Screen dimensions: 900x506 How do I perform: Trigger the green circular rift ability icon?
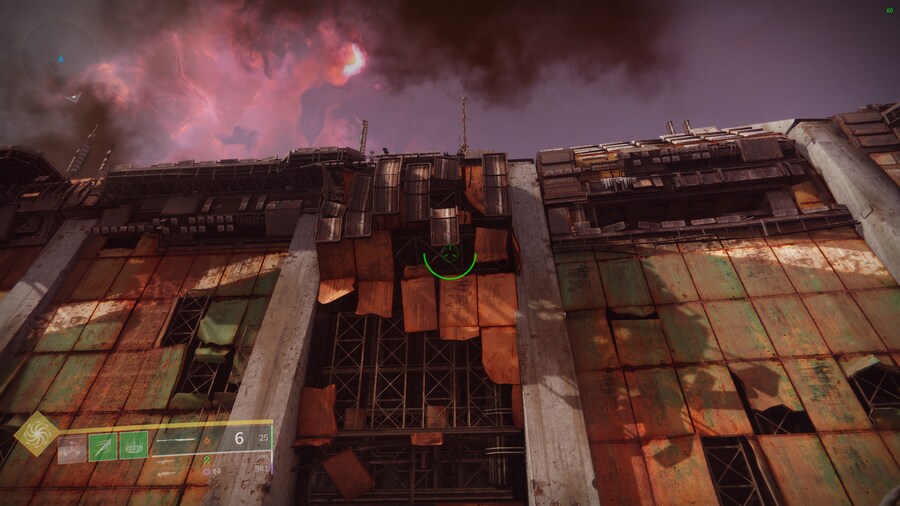point(134,445)
